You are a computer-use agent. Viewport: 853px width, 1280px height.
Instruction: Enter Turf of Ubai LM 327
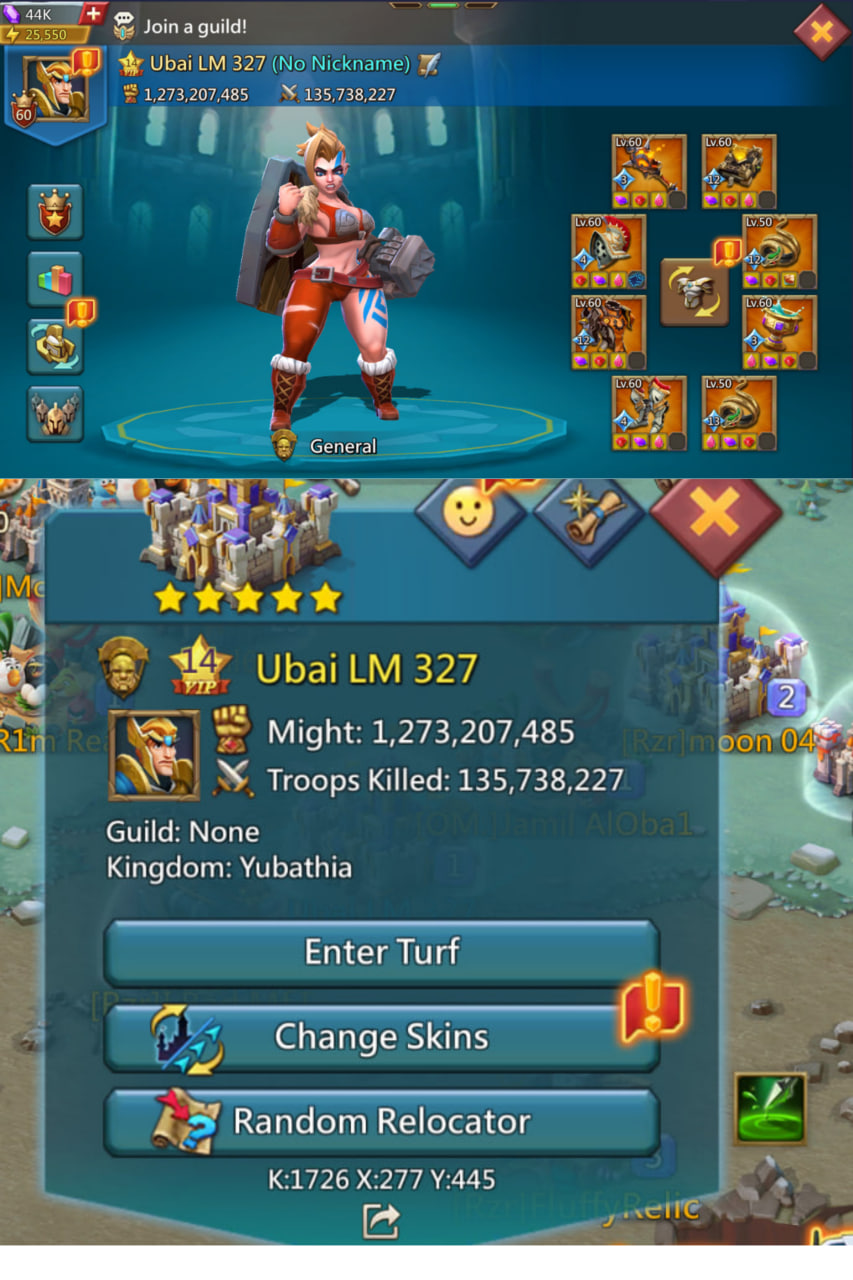381,952
